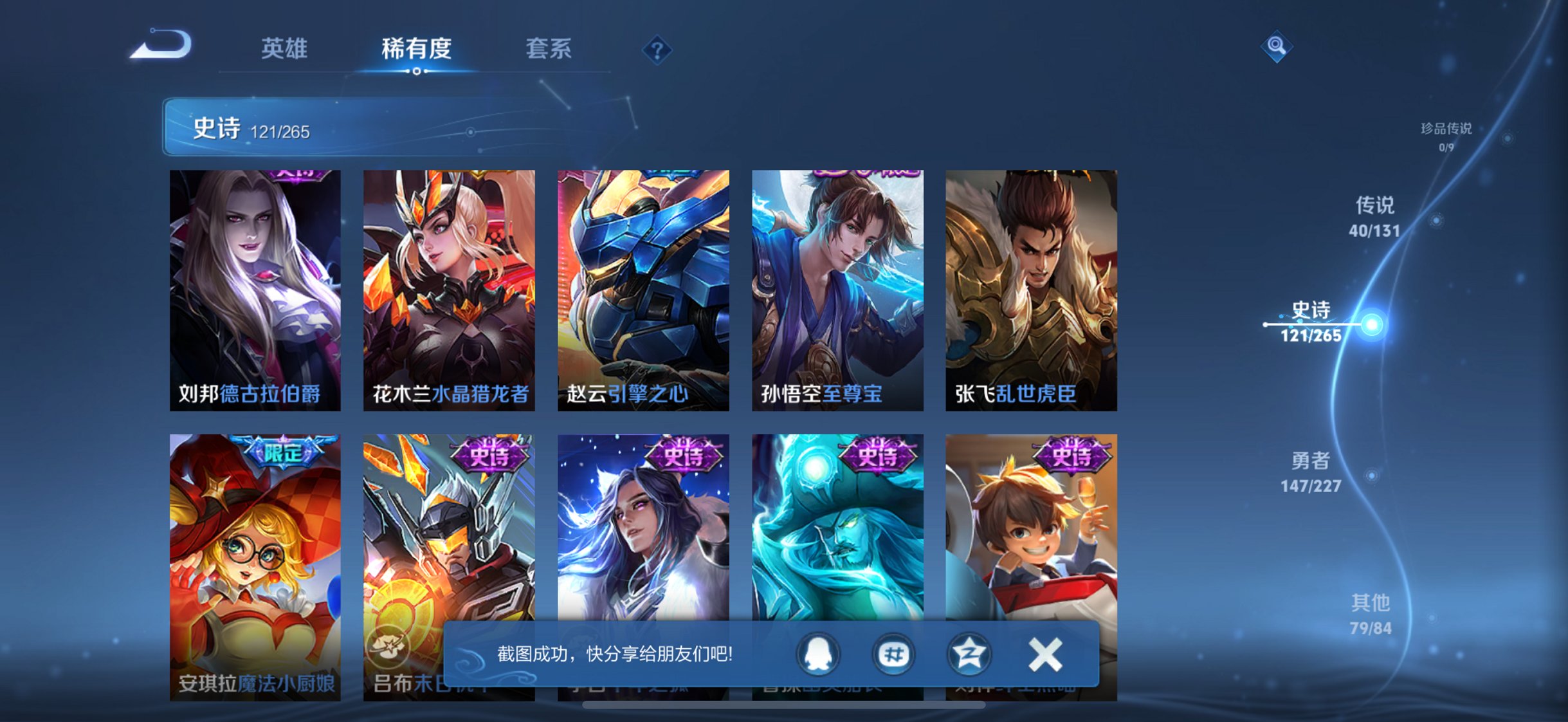The image size is (1568, 722).
Task: Share via the WeChat hashtag icon
Action: click(893, 654)
